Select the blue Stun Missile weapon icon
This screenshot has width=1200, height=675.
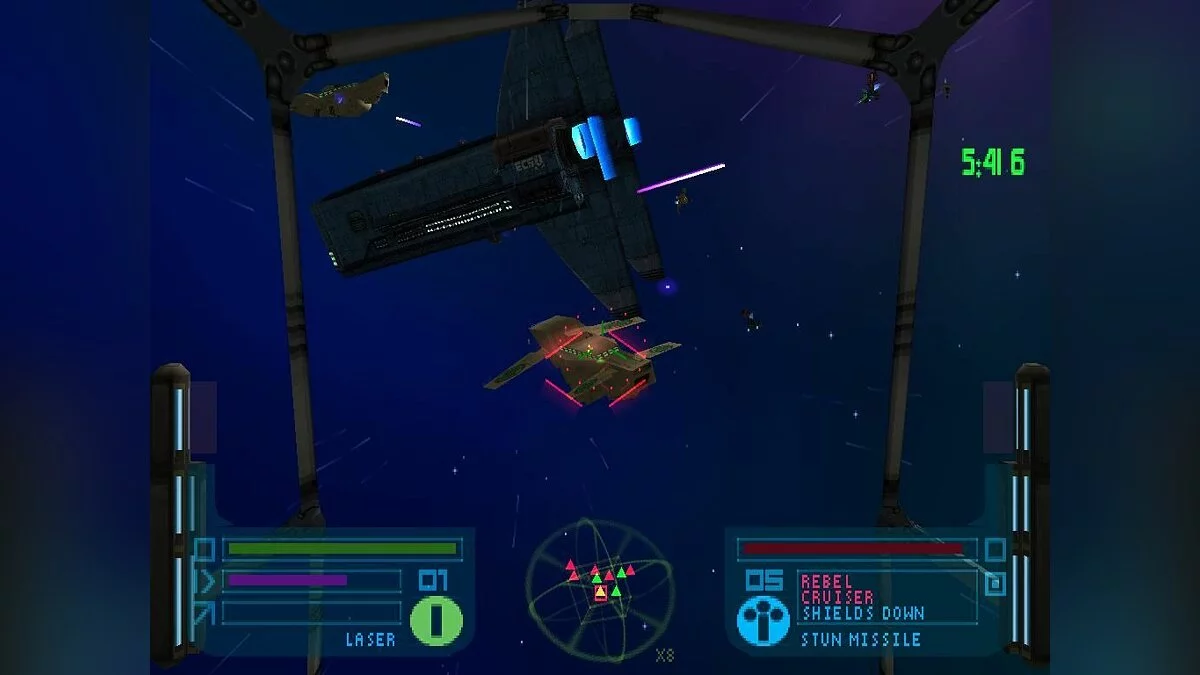763,620
